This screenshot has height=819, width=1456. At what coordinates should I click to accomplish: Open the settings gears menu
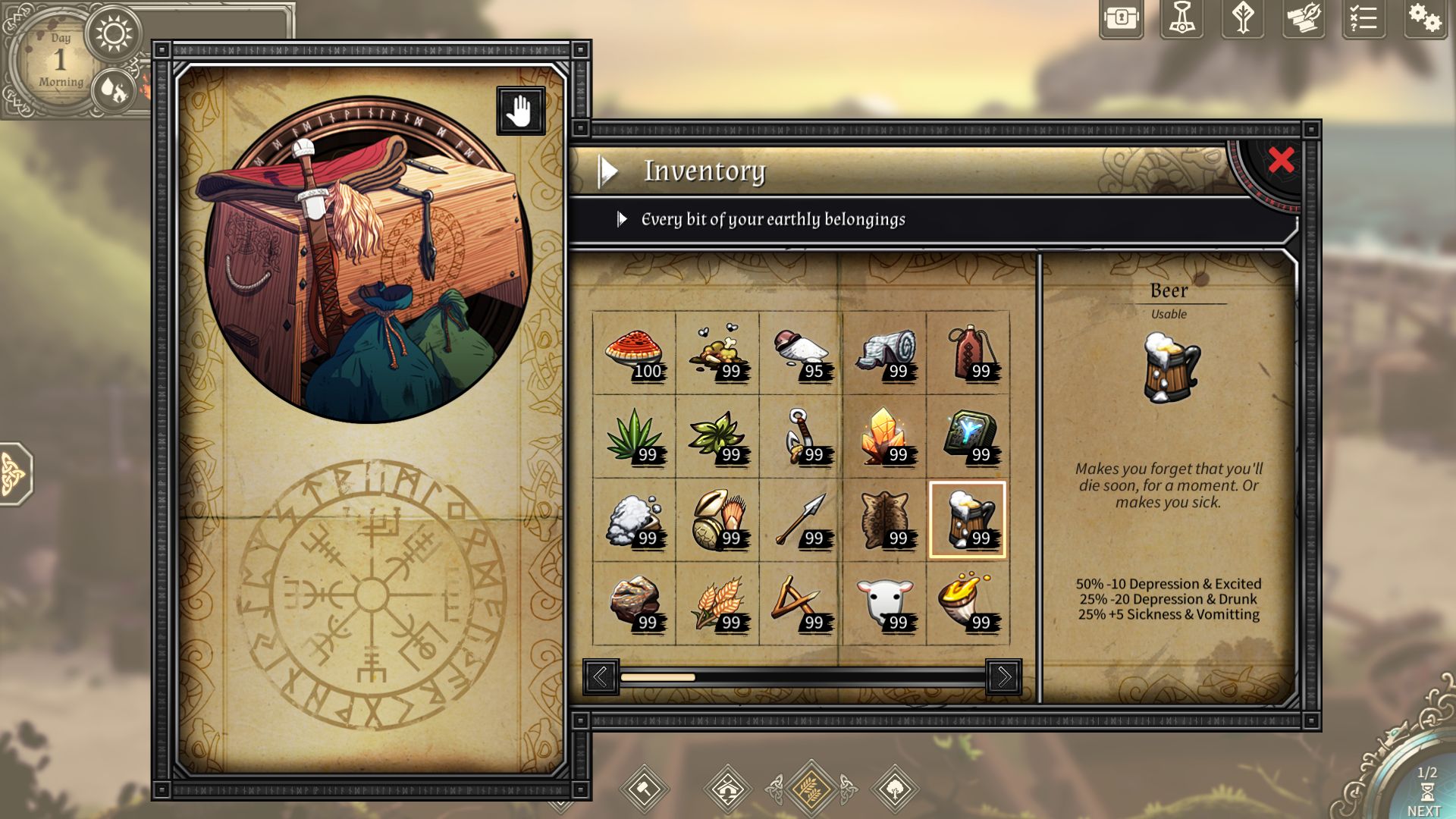coord(1423,19)
